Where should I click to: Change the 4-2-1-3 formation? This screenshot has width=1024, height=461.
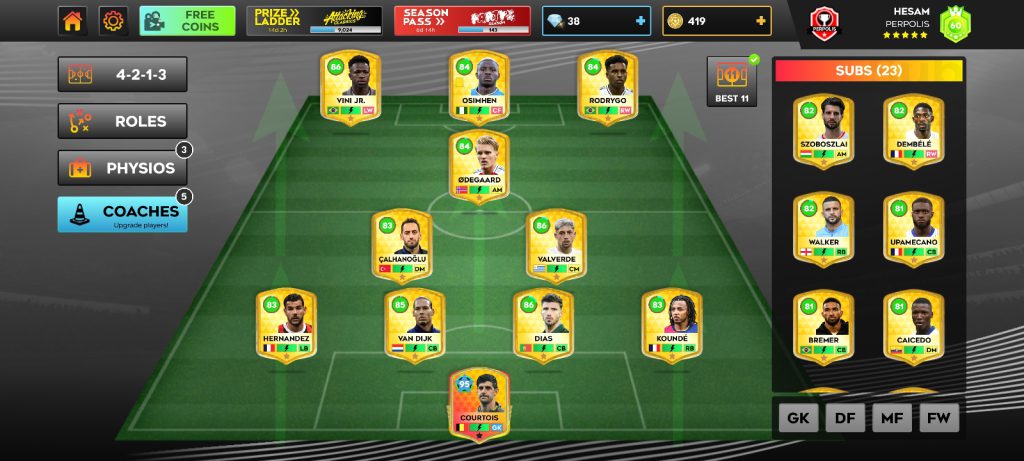click(122, 75)
